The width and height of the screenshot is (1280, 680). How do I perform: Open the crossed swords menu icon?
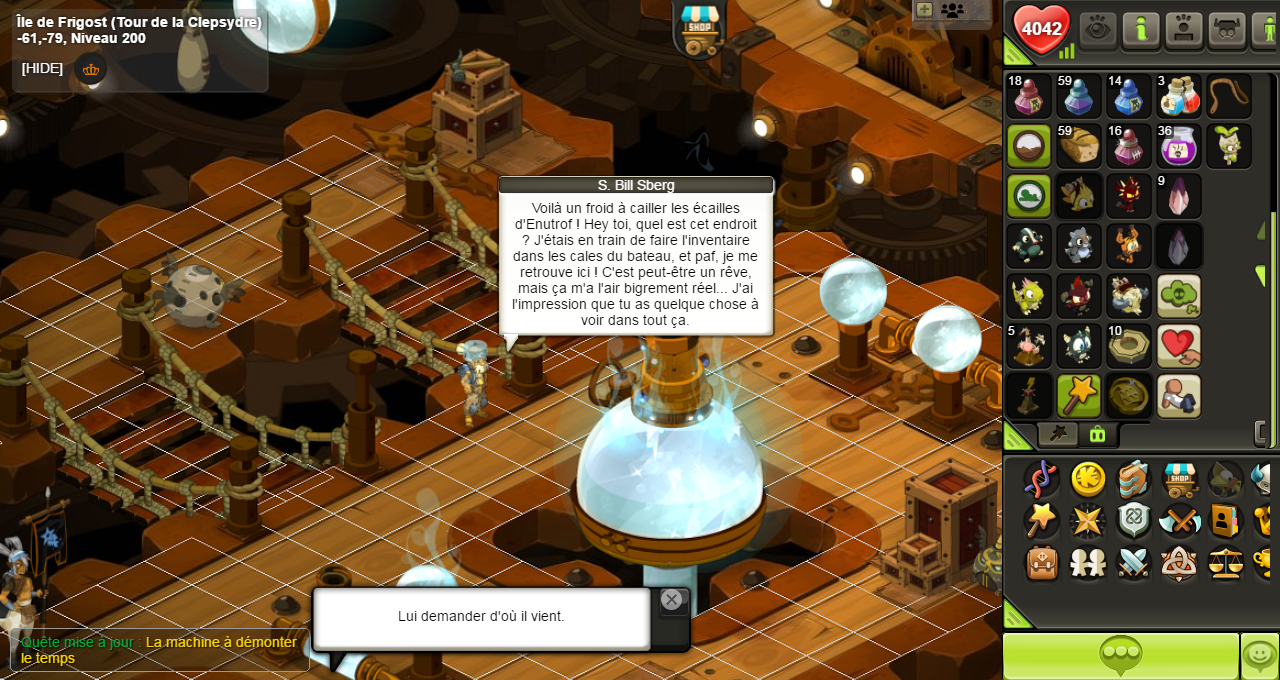point(1179,520)
